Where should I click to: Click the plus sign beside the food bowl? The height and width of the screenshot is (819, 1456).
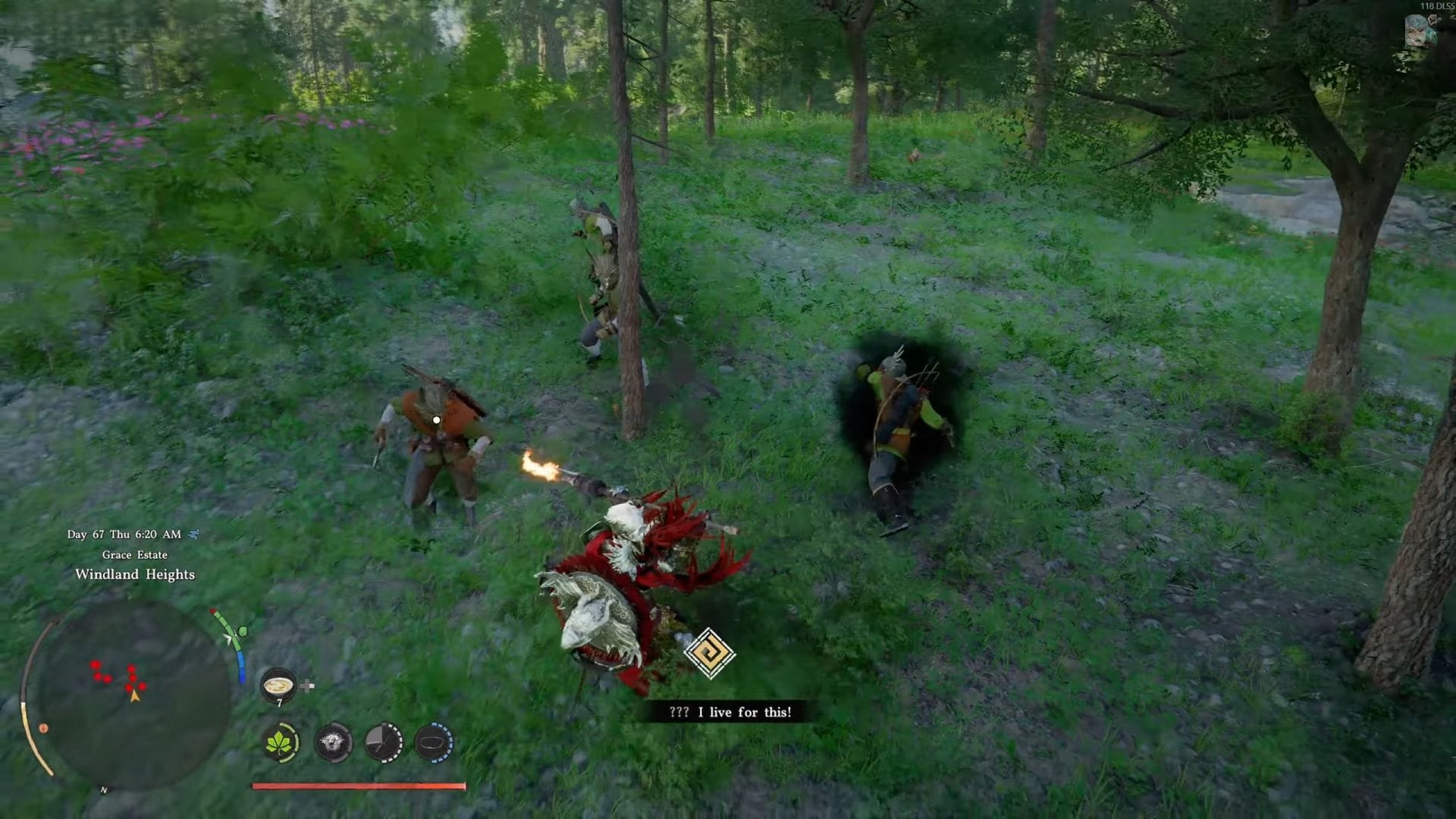[307, 686]
